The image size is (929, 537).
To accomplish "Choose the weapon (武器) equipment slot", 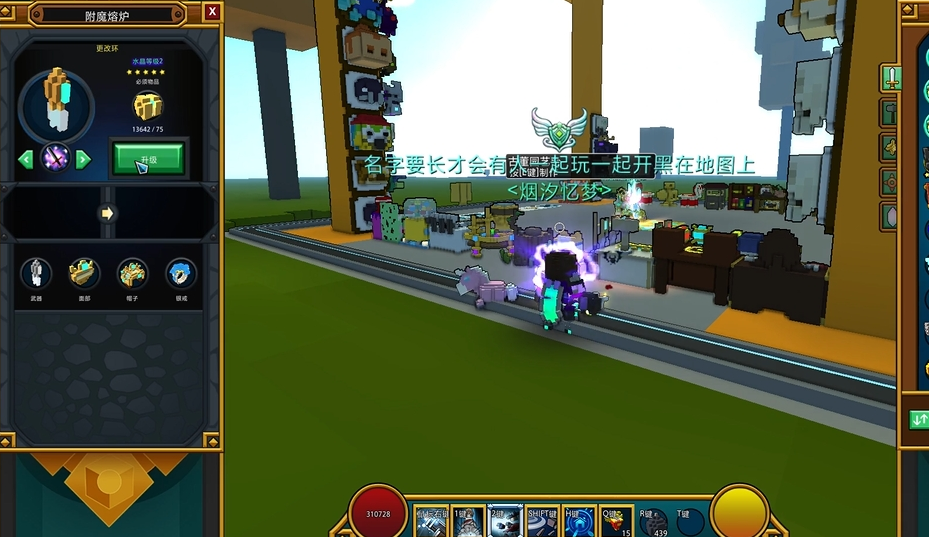I will click(x=36, y=273).
